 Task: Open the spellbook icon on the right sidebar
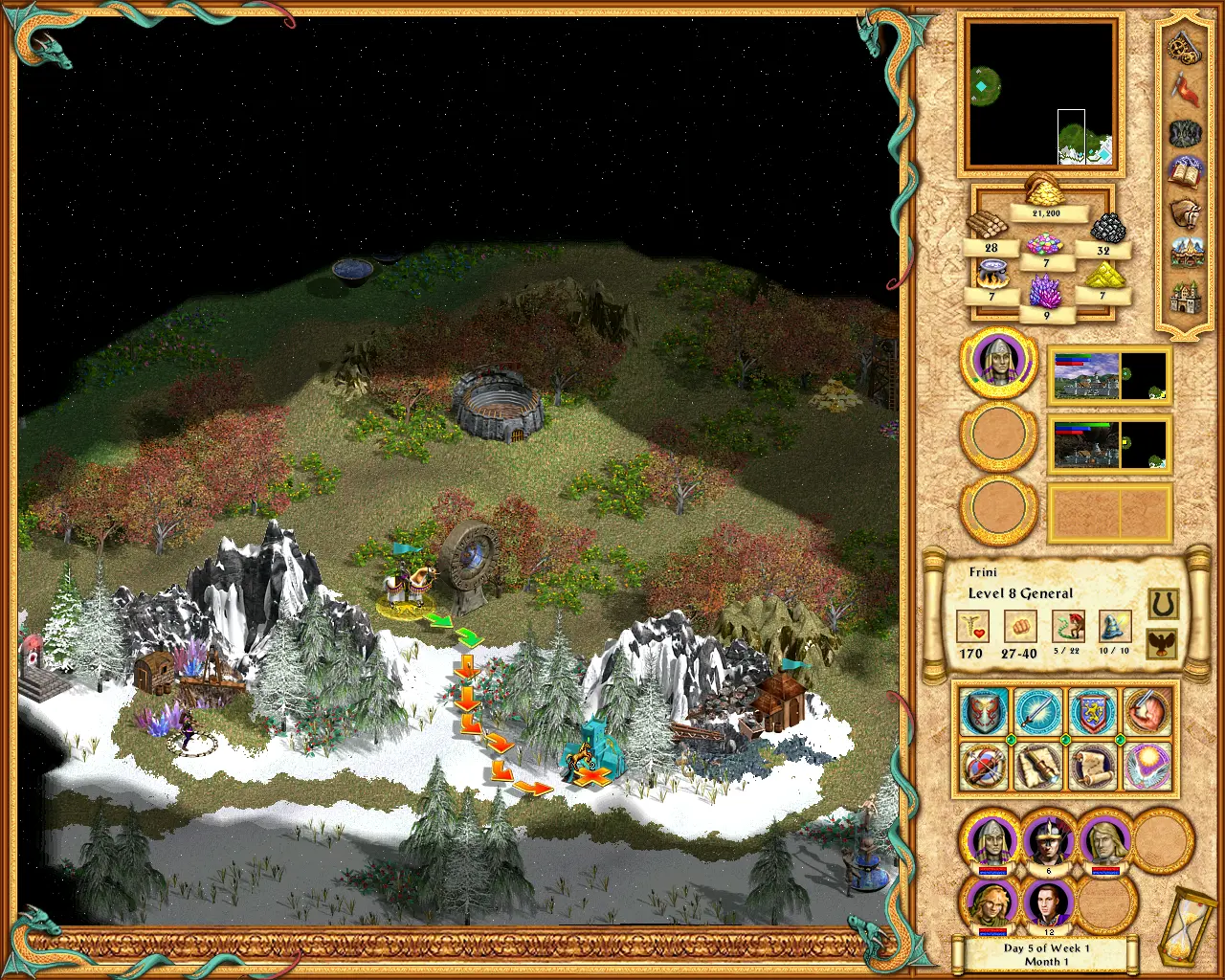(x=1185, y=171)
